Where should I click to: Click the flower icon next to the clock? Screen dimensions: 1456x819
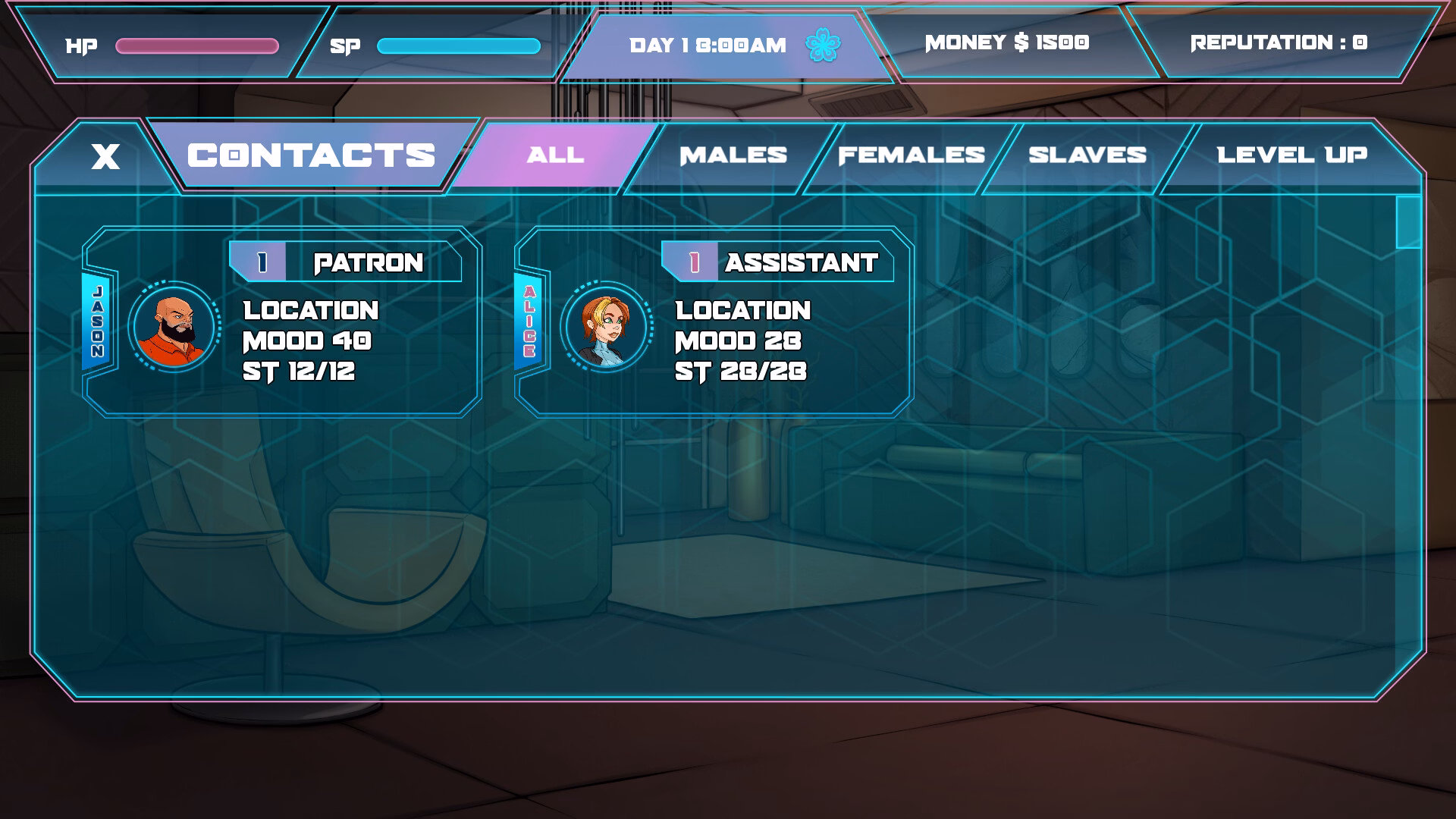point(821,44)
